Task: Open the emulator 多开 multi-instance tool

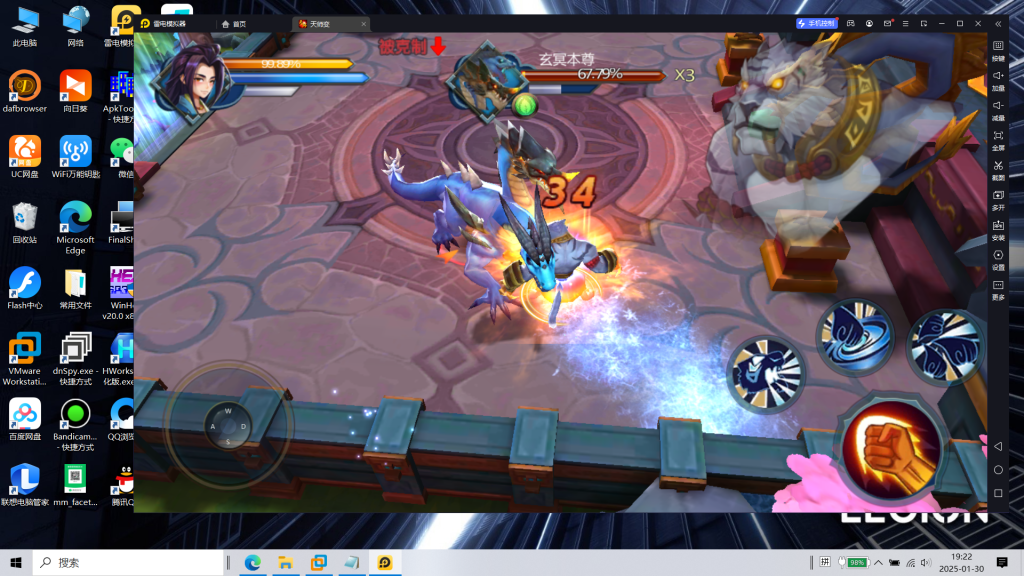Action: pos(998,199)
